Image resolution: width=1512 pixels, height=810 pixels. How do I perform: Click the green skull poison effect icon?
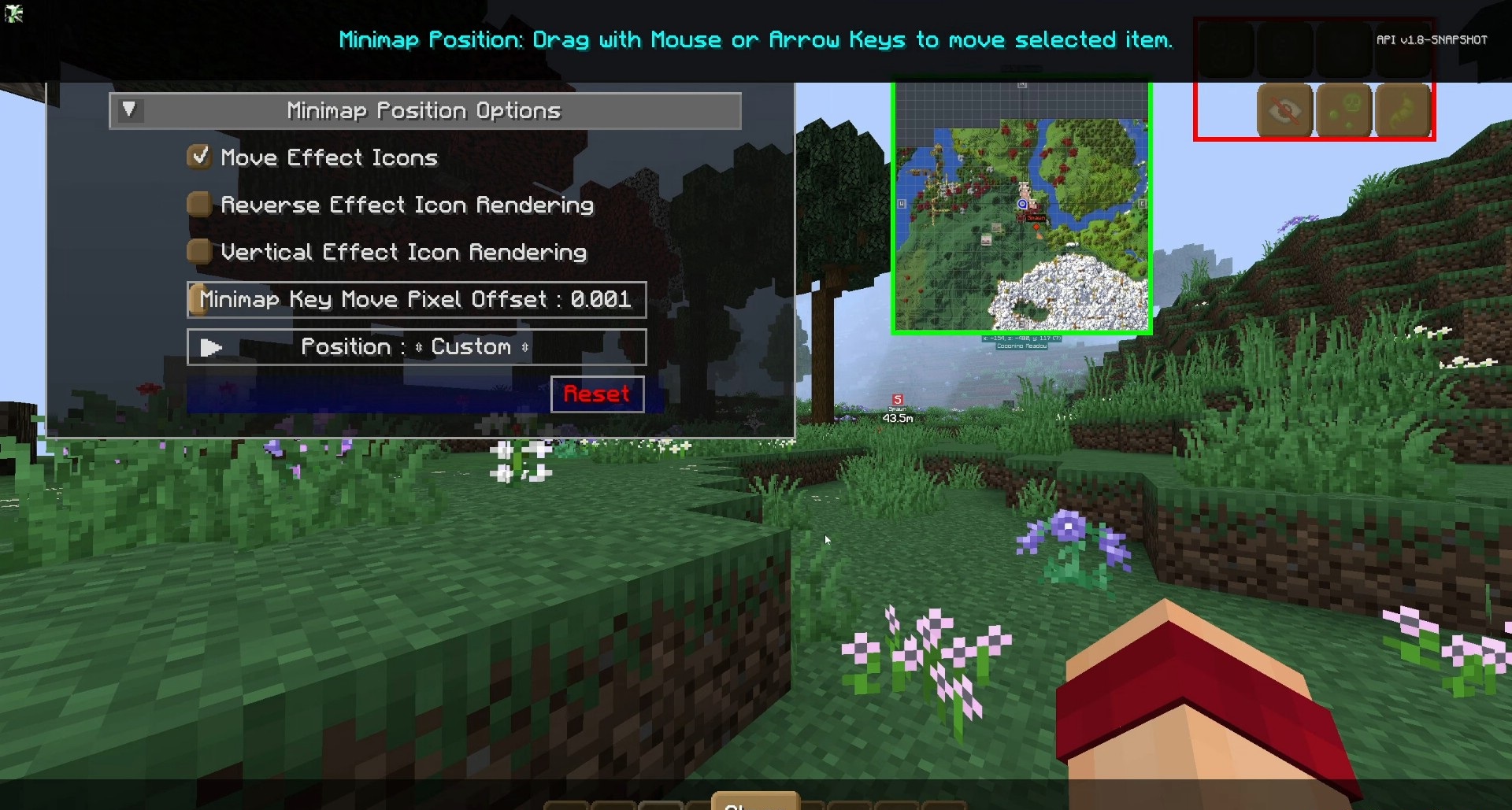(1343, 111)
